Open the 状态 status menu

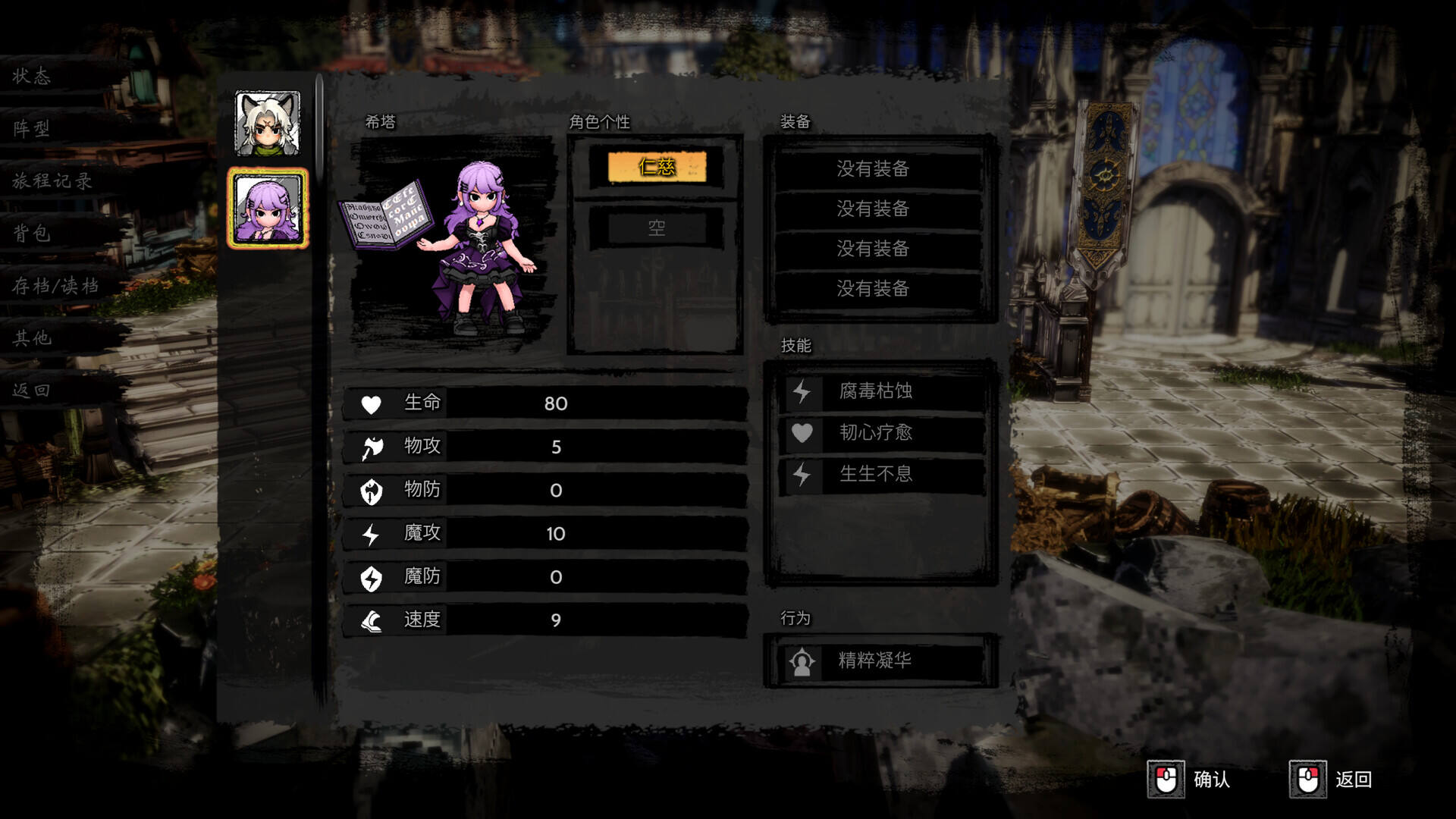32,76
